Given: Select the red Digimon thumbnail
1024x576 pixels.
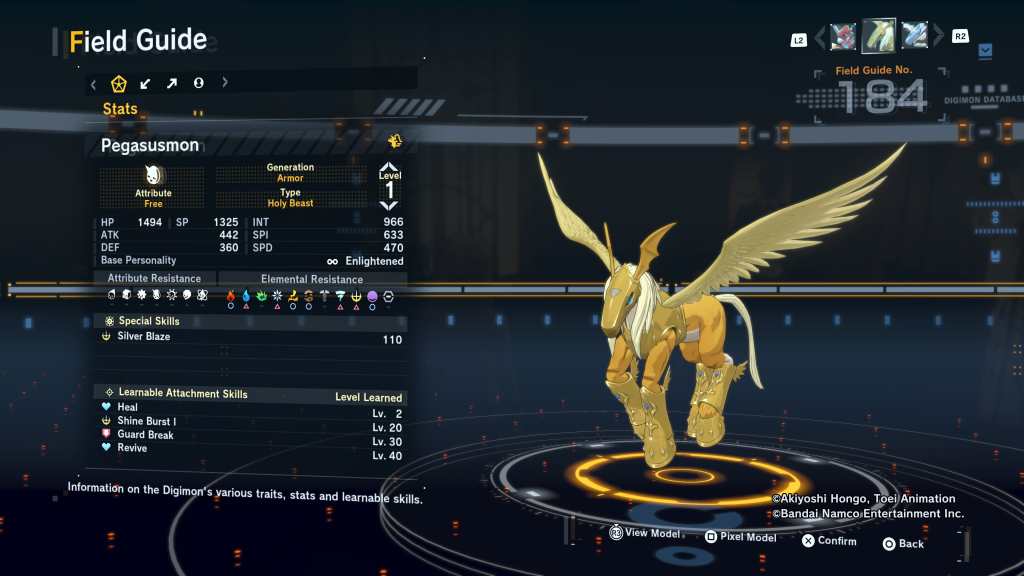Looking at the screenshot, I should pyautogui.click(x=843, y=36).
